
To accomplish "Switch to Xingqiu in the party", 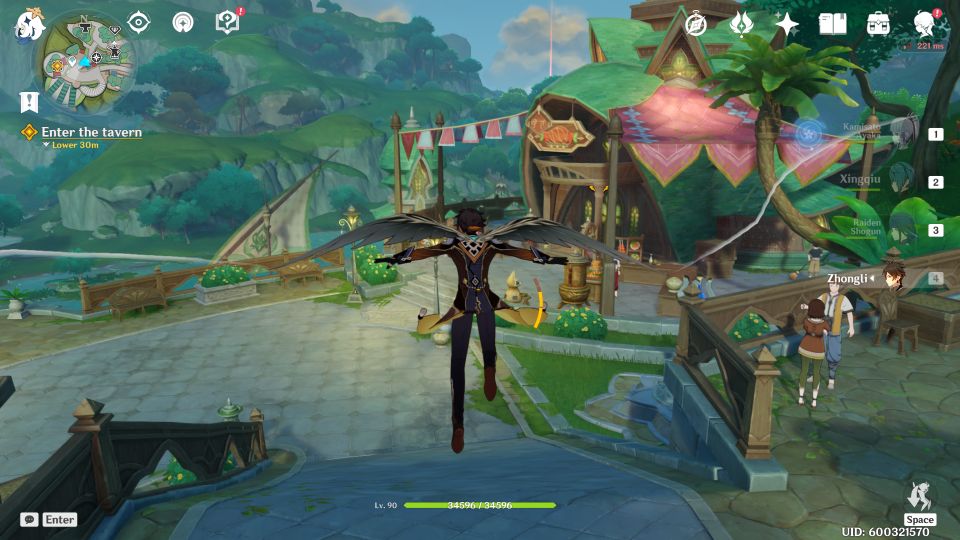I will pos(901,181).
